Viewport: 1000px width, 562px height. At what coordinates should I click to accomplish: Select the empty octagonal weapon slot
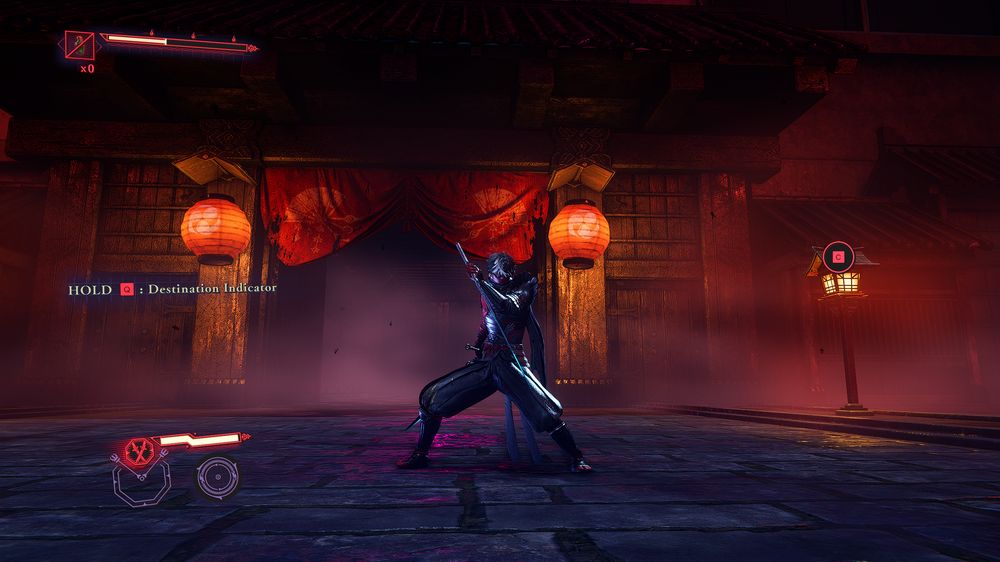click(x=140, y=484)
